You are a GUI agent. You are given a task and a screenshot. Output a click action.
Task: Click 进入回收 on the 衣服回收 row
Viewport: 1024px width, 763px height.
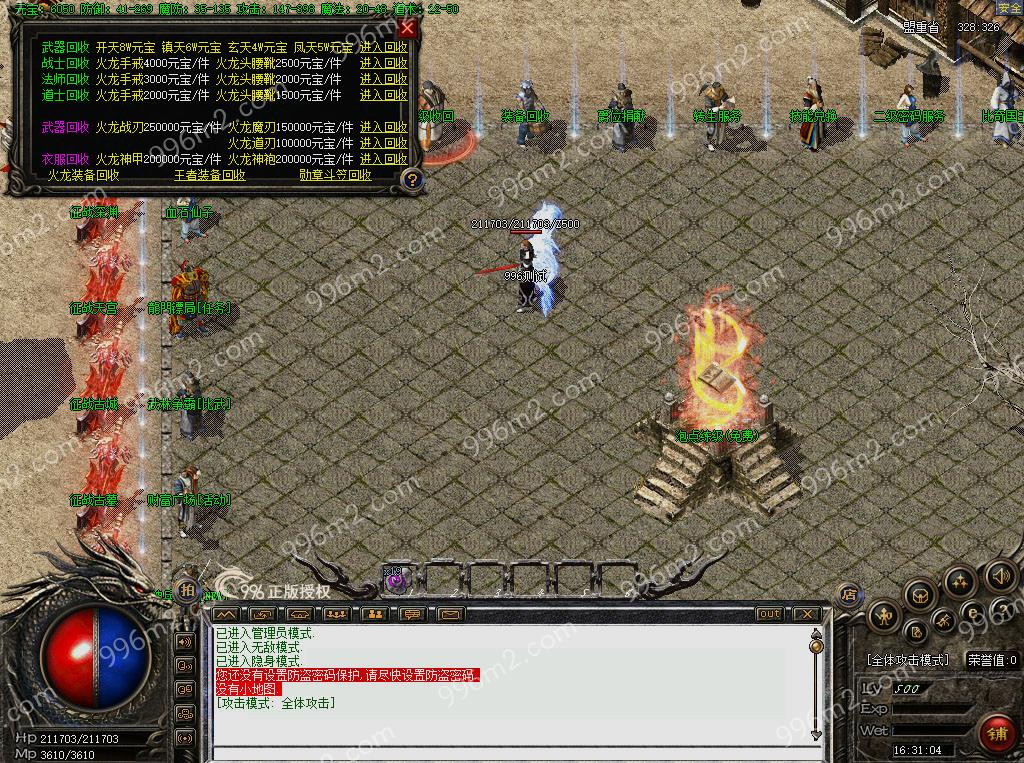pyautogui.click(x=384, y=159)
